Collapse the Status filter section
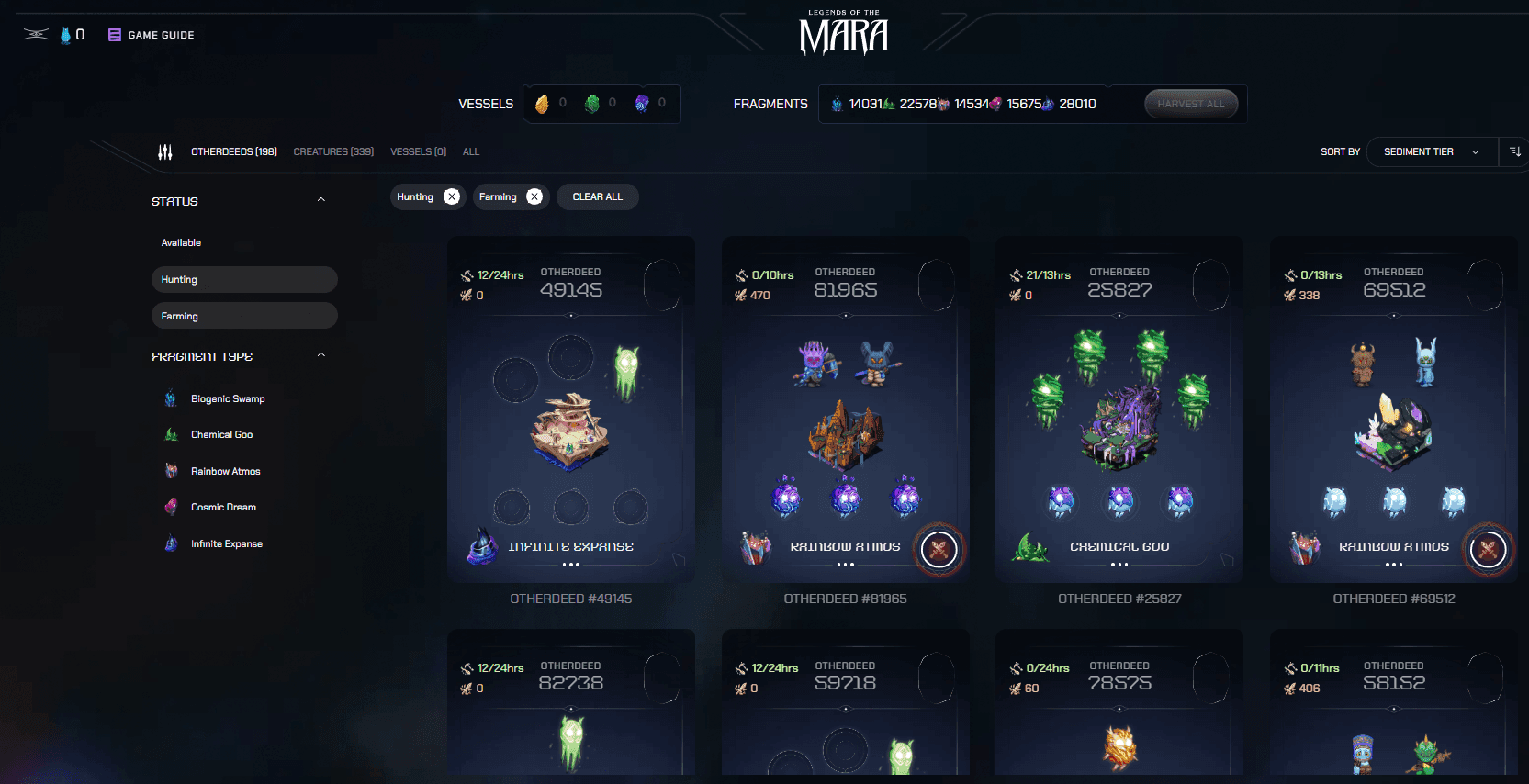 pos(321,200)
